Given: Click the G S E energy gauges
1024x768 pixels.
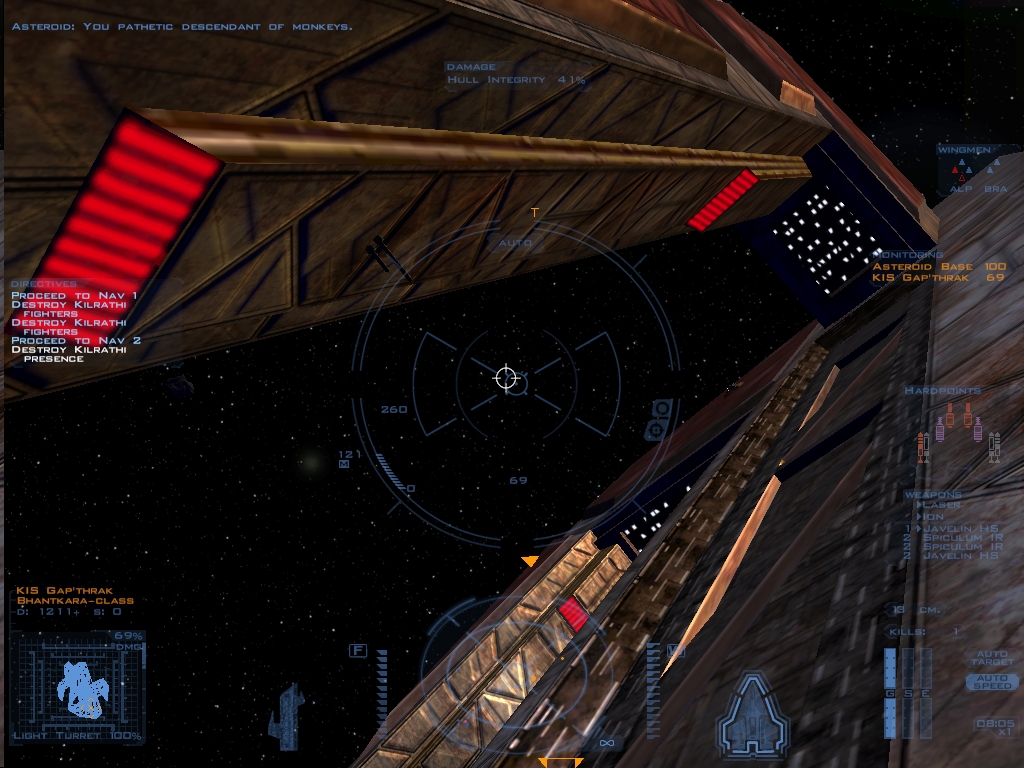Looking at the screenshot, I should point(907,693).
